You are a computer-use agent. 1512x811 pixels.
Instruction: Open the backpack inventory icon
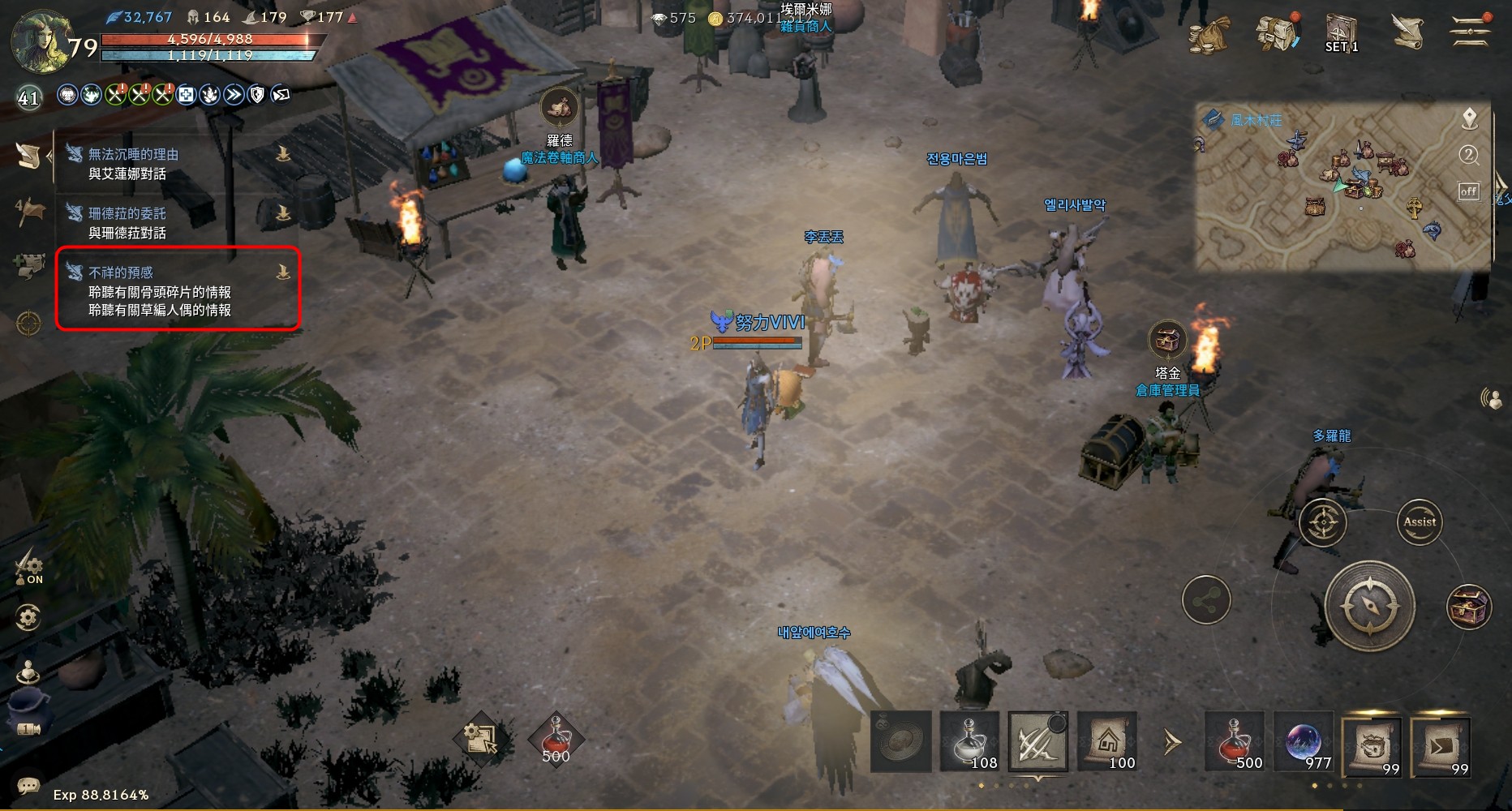1276,32
